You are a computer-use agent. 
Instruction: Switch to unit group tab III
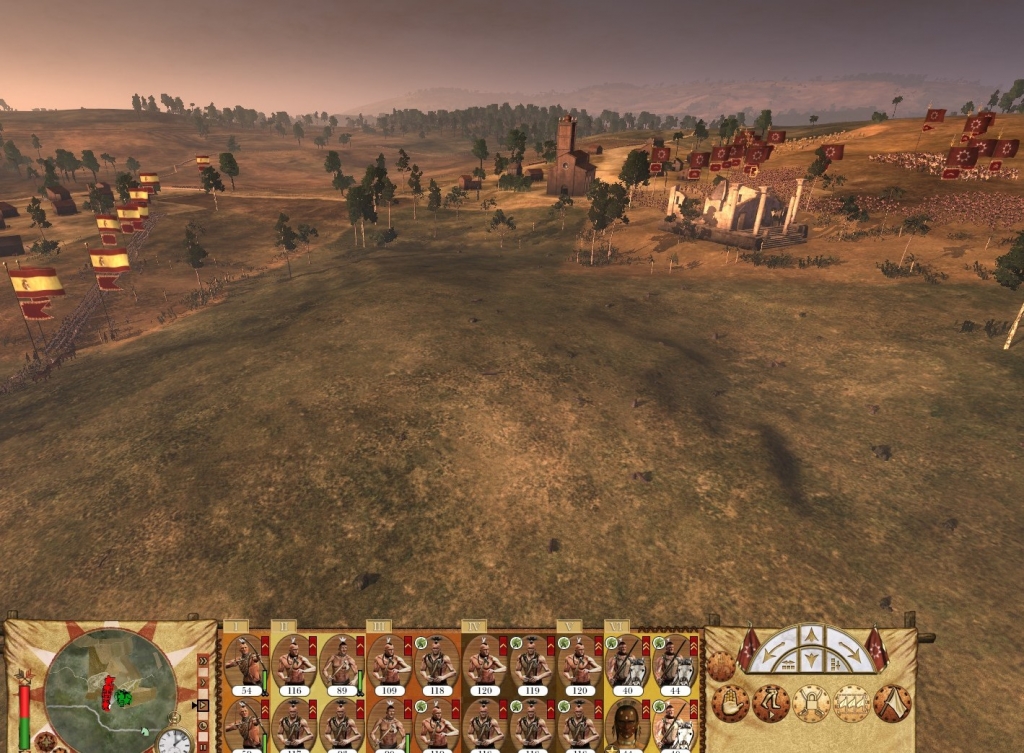pyautogui.click(x=378, y=626)
